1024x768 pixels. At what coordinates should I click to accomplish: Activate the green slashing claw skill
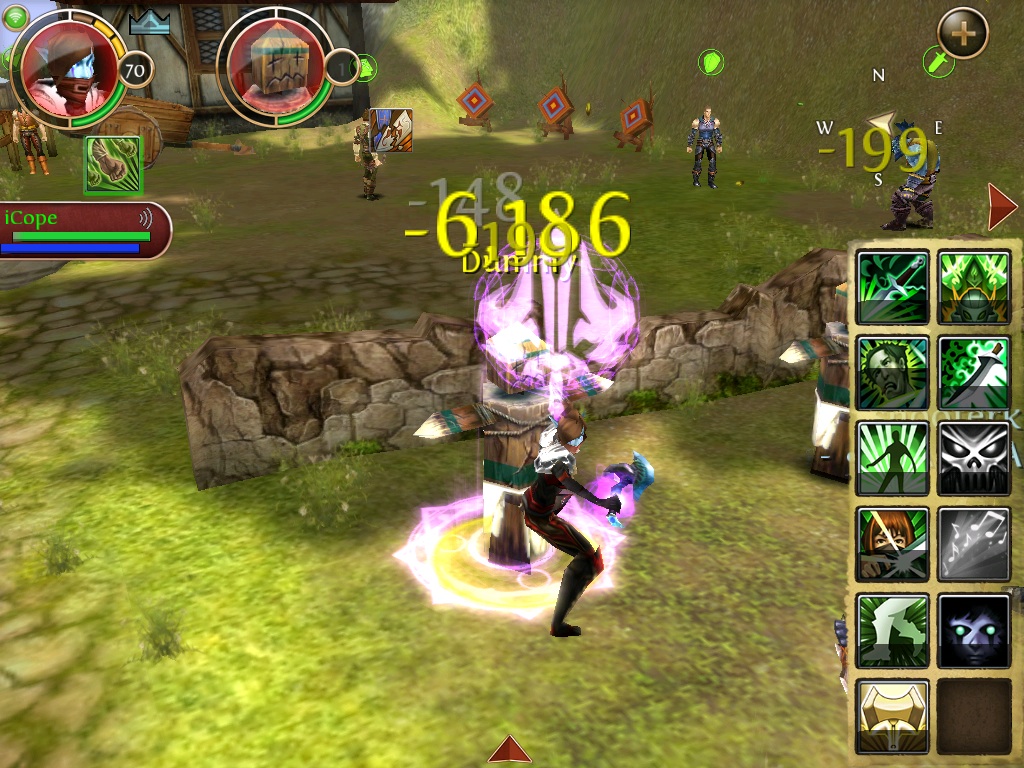tap(892, 631)
